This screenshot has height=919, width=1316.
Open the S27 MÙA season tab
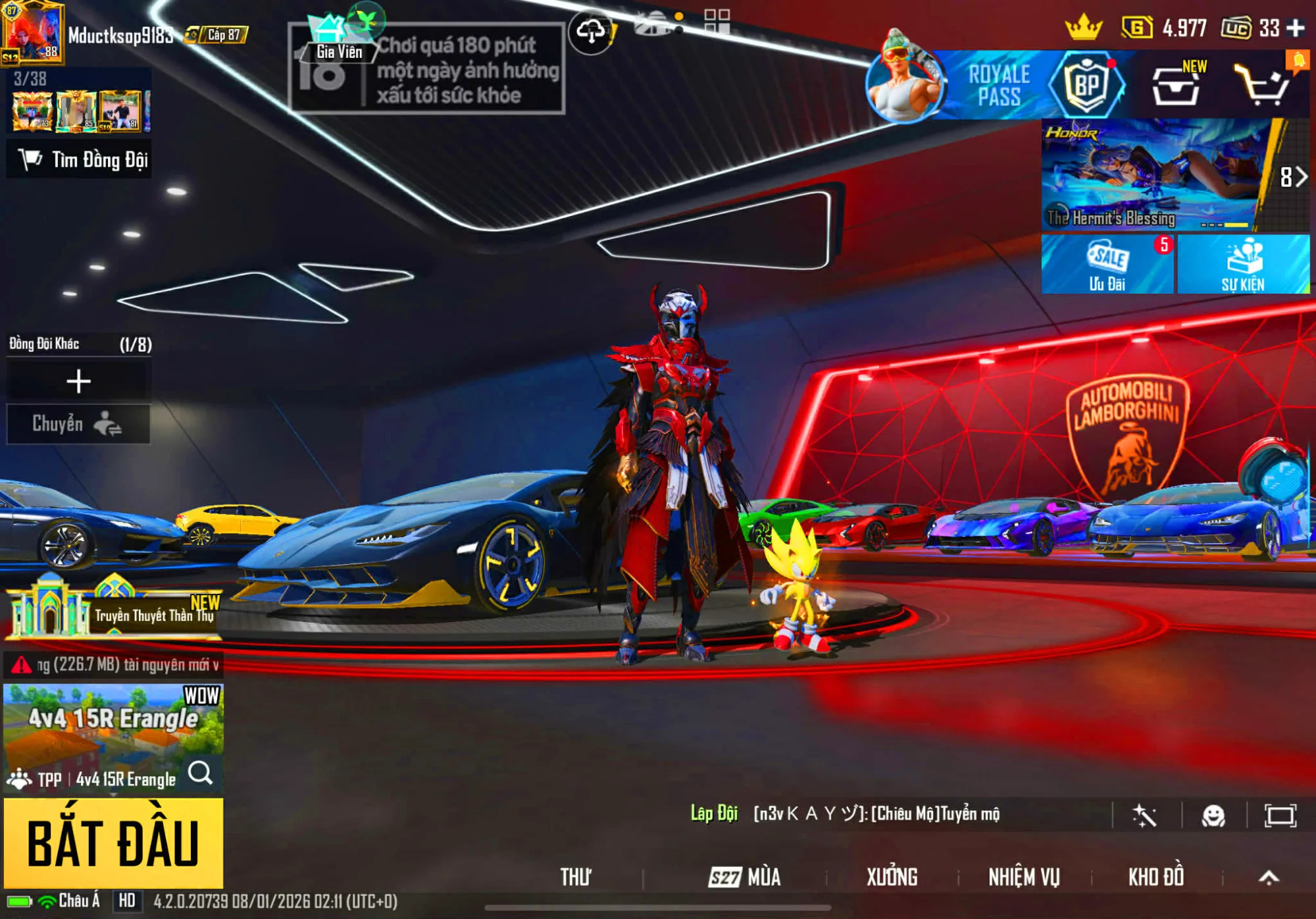745,877
